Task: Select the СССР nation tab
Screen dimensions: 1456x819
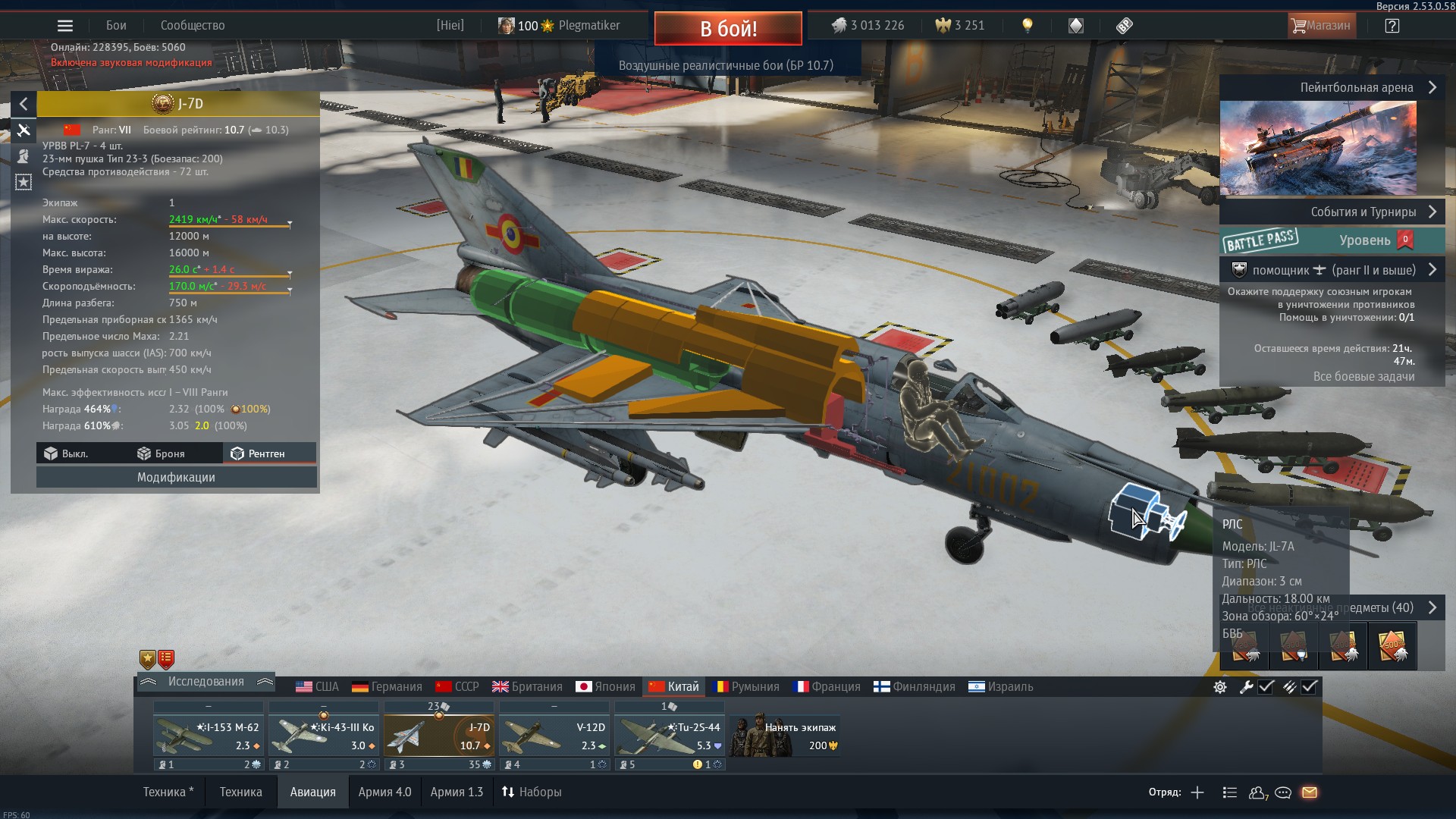Action: coord(457,686)
